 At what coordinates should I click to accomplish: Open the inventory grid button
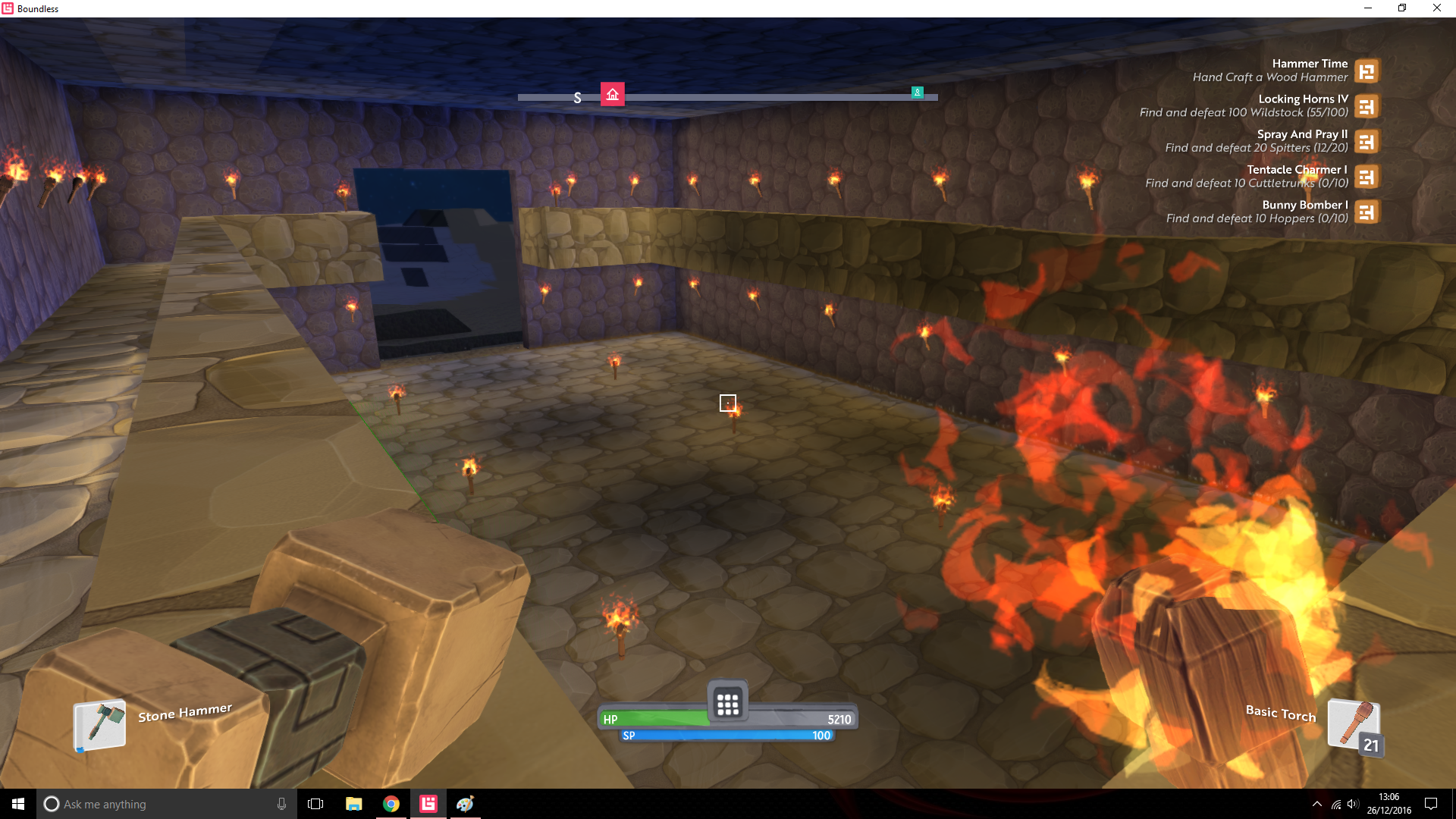727,704
